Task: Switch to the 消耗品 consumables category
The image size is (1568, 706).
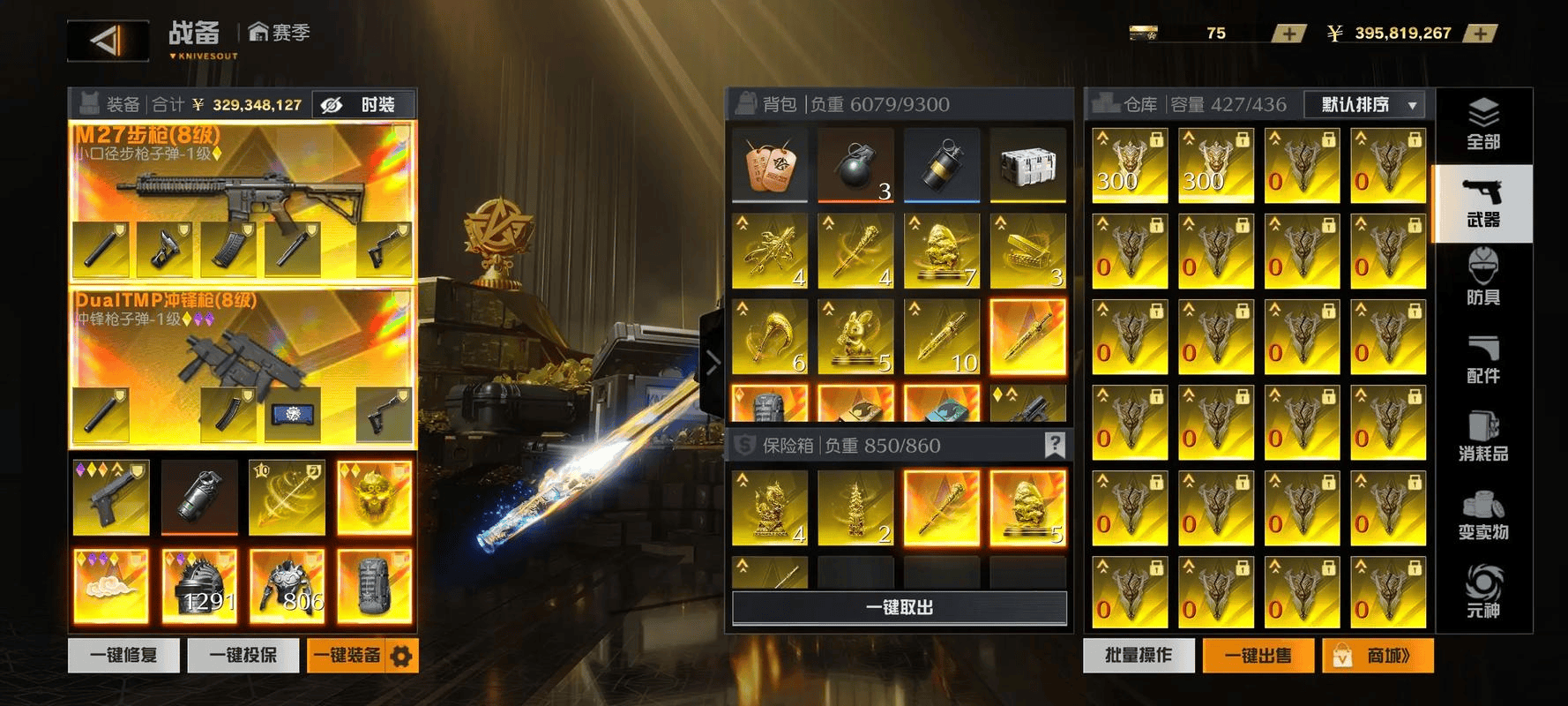Action: [x=1483, y=438]
